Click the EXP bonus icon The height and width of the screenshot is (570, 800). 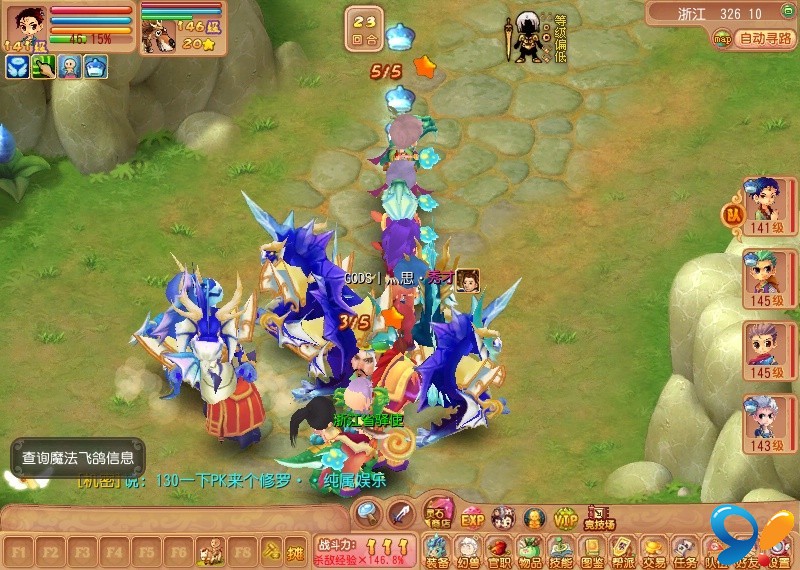472,517
